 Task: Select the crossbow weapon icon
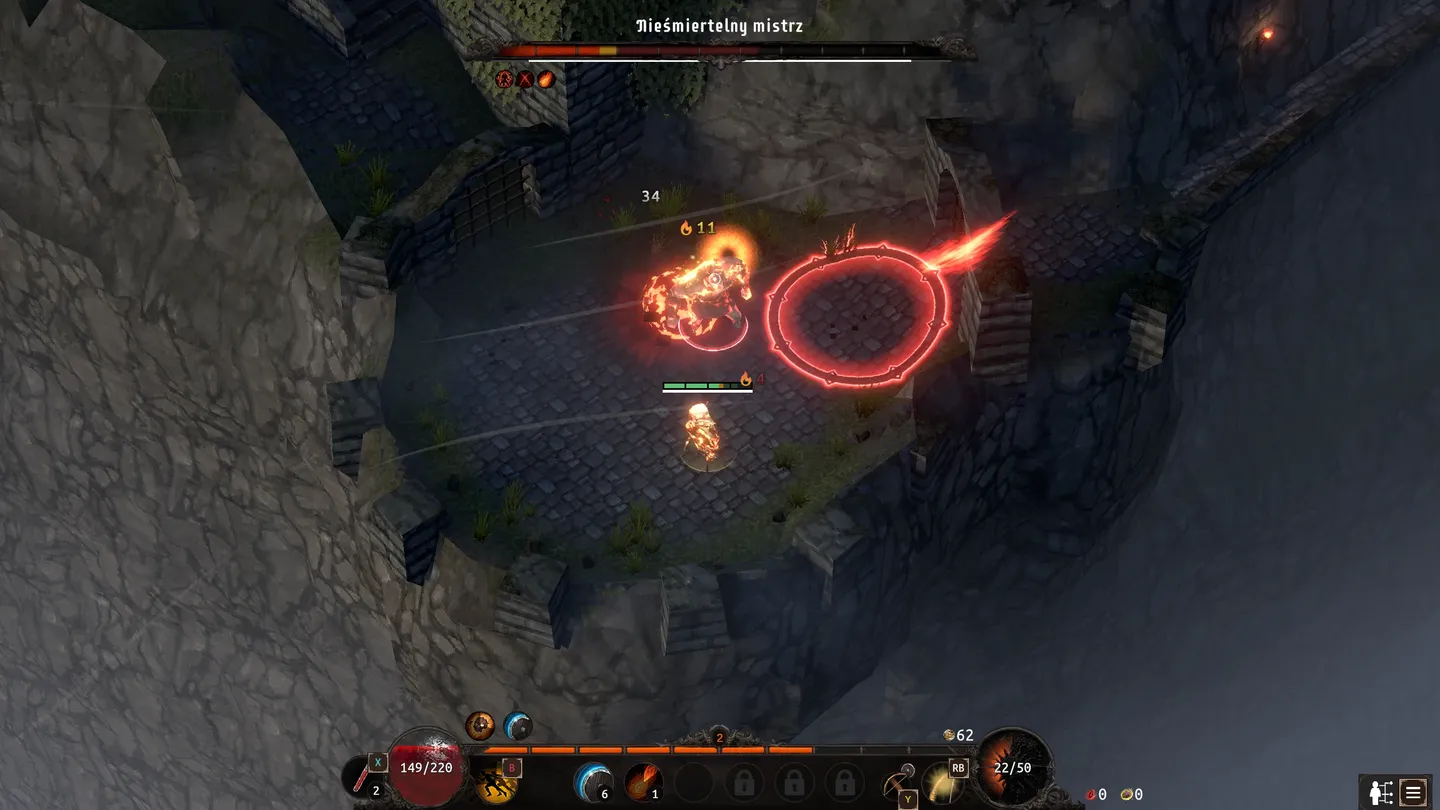pos(898,781)
